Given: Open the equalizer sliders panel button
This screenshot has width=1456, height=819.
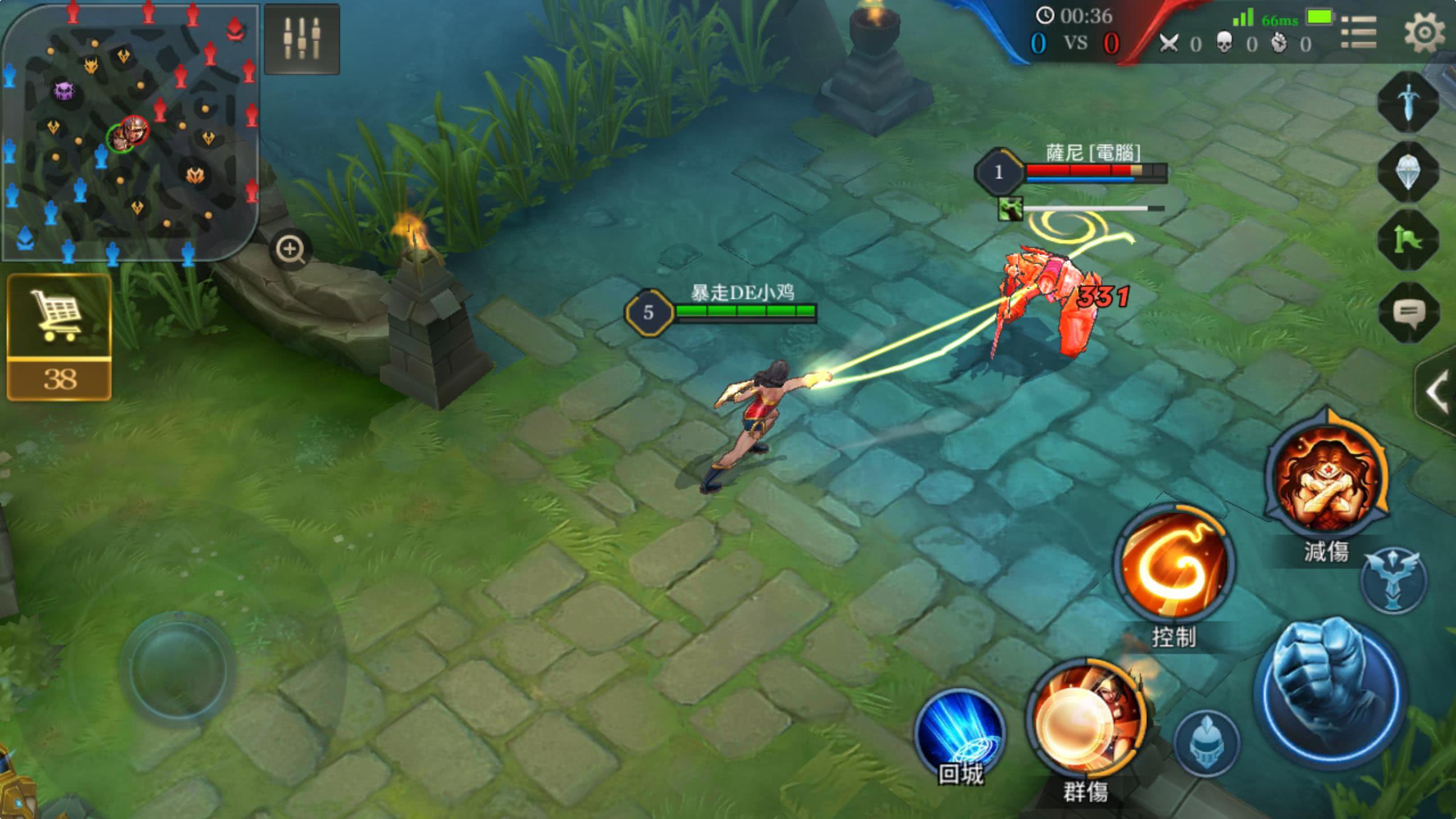Looking at the screenshot, I should [302, 39].
